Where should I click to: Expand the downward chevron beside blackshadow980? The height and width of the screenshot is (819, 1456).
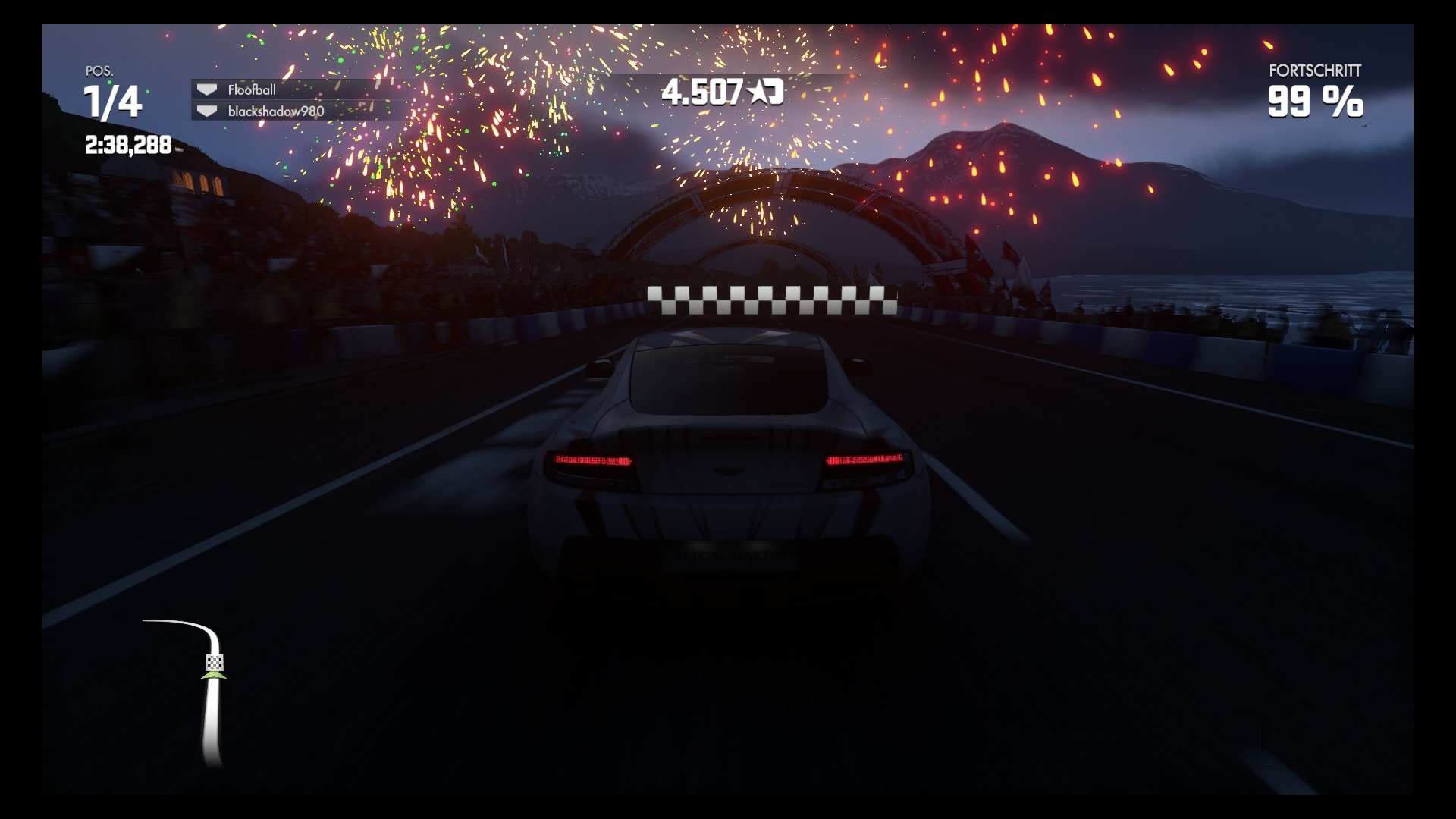click(x=207, y=111)
